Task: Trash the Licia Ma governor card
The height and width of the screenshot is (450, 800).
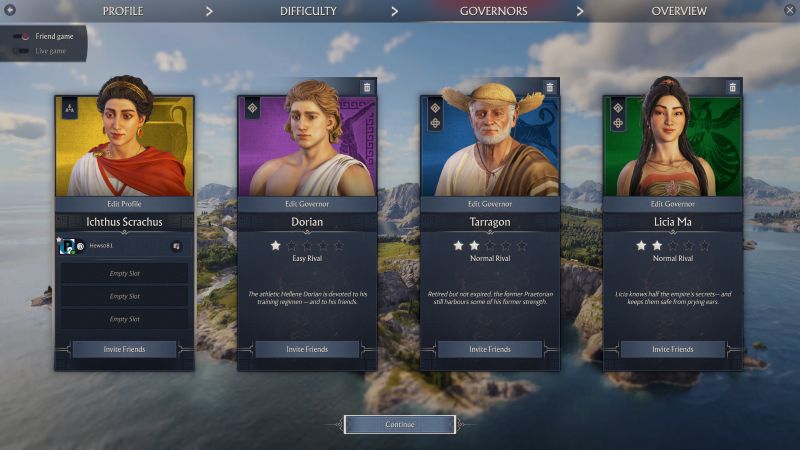Action: tap(733, 87)
